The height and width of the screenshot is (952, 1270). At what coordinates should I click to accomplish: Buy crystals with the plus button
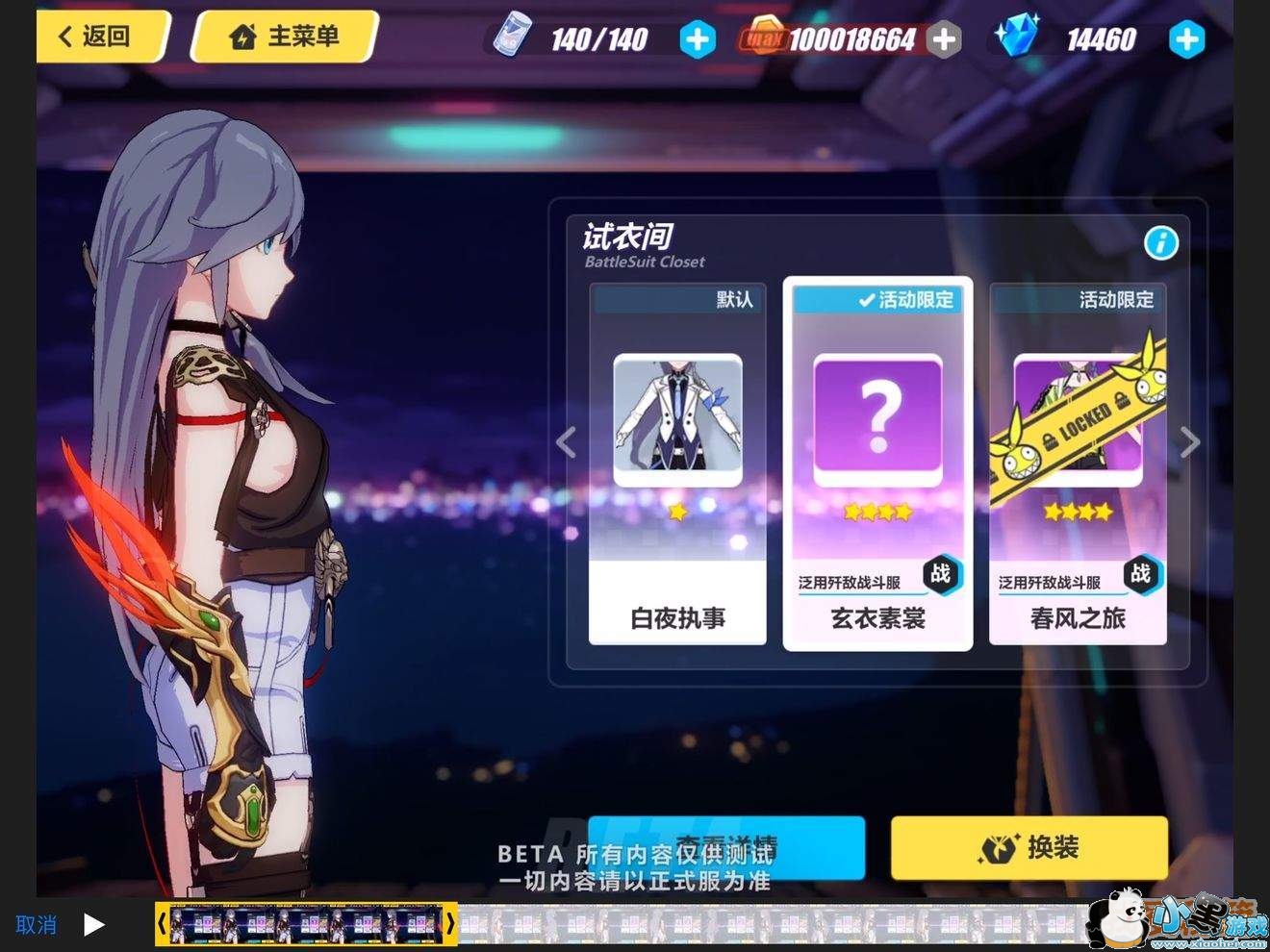coord(1186,39)
